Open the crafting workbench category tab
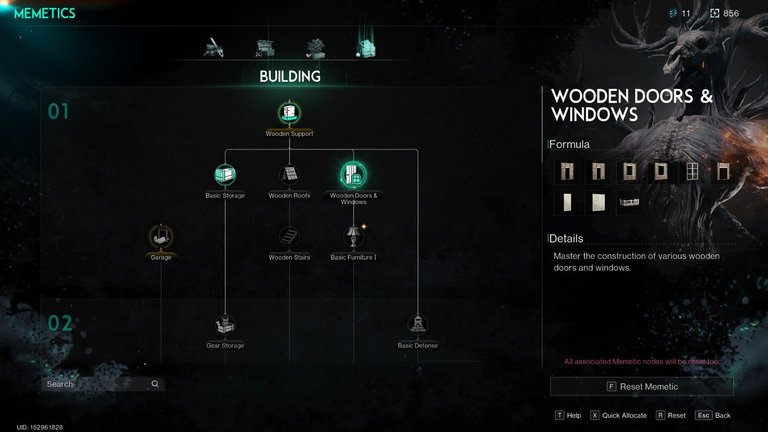The image size is (768, 432). tap(265, 46)
